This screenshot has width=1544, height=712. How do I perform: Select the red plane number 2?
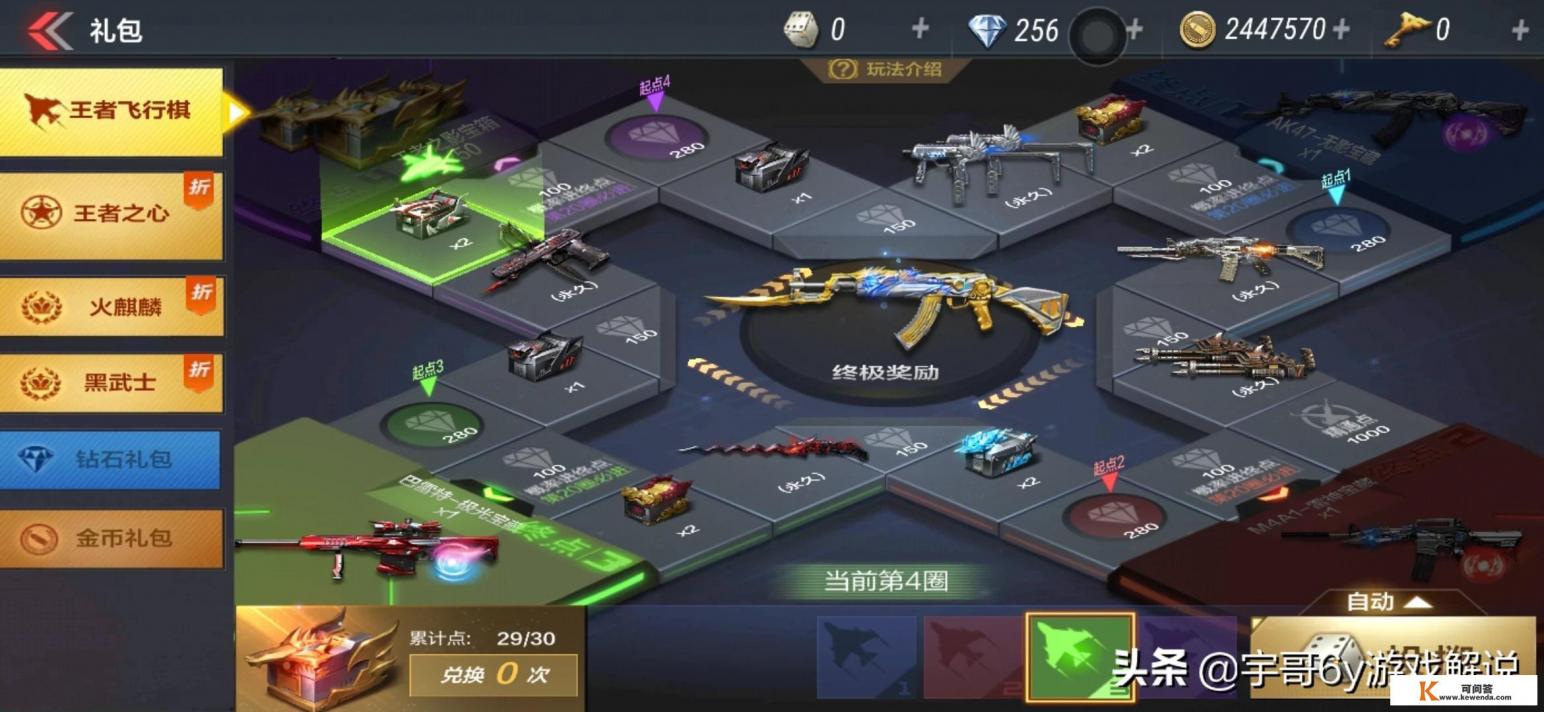tap(972, 655)
